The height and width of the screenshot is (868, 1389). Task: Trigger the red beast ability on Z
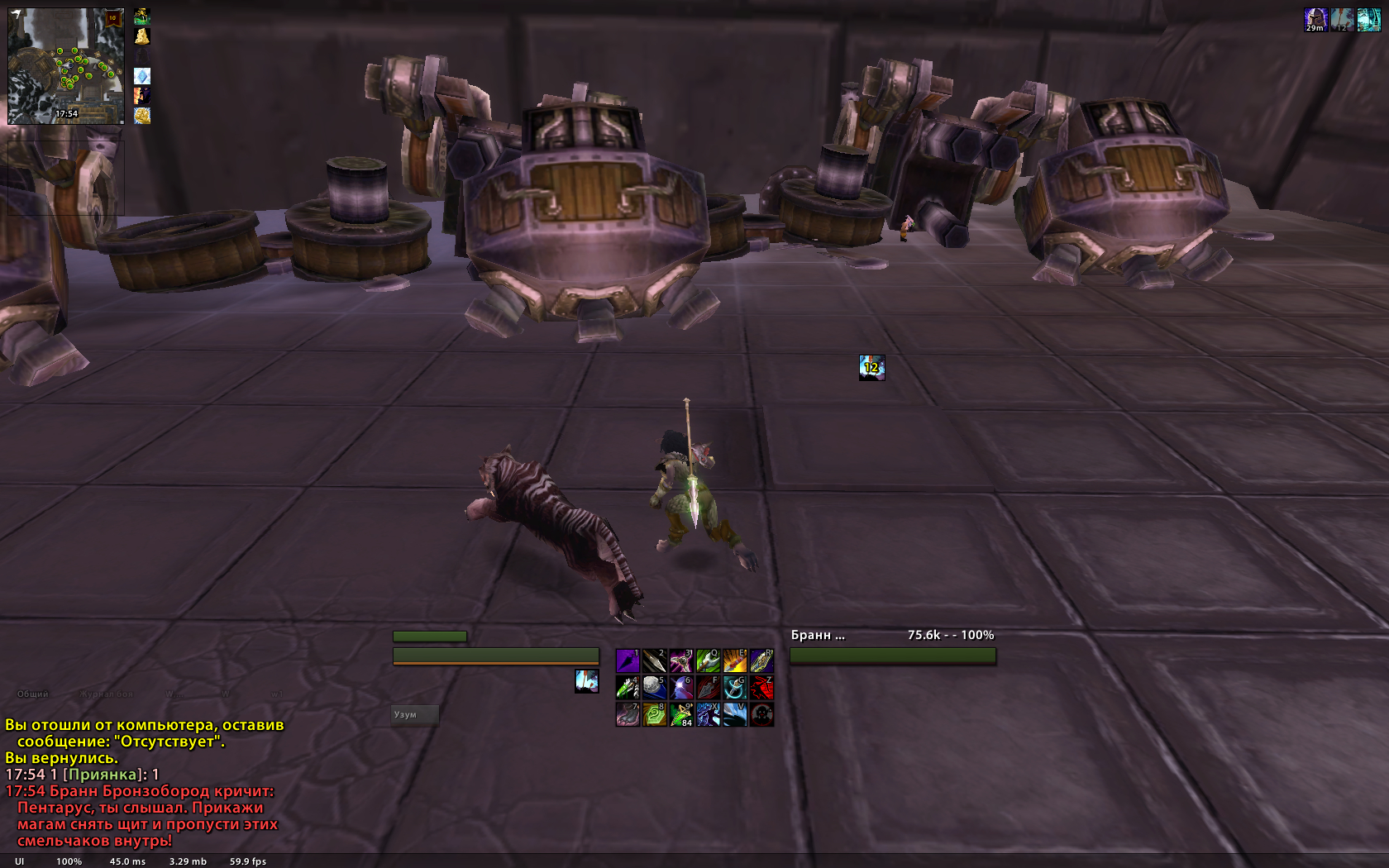(x=761, y=687)
